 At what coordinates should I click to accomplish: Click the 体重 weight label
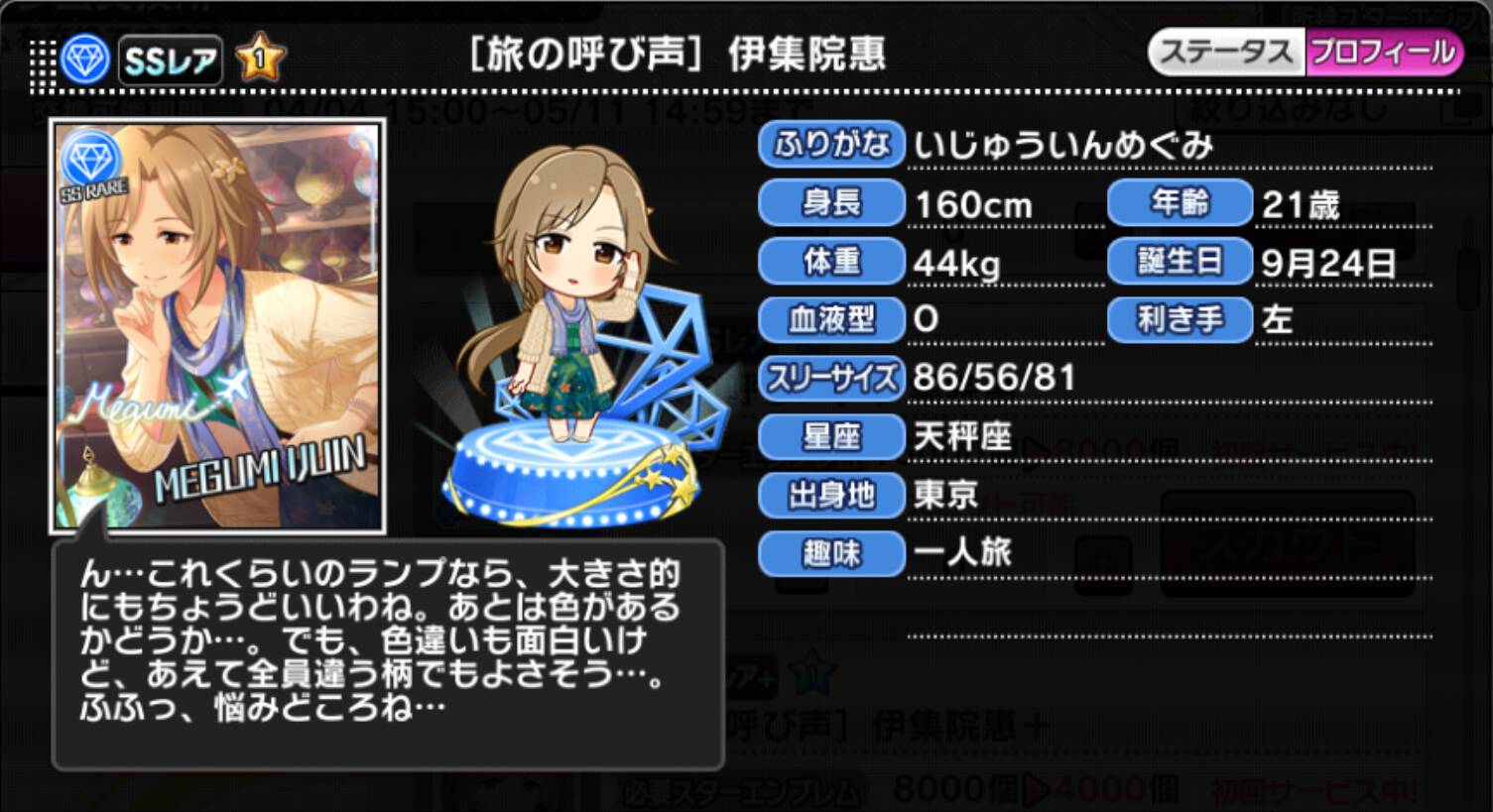click(830, 262)
